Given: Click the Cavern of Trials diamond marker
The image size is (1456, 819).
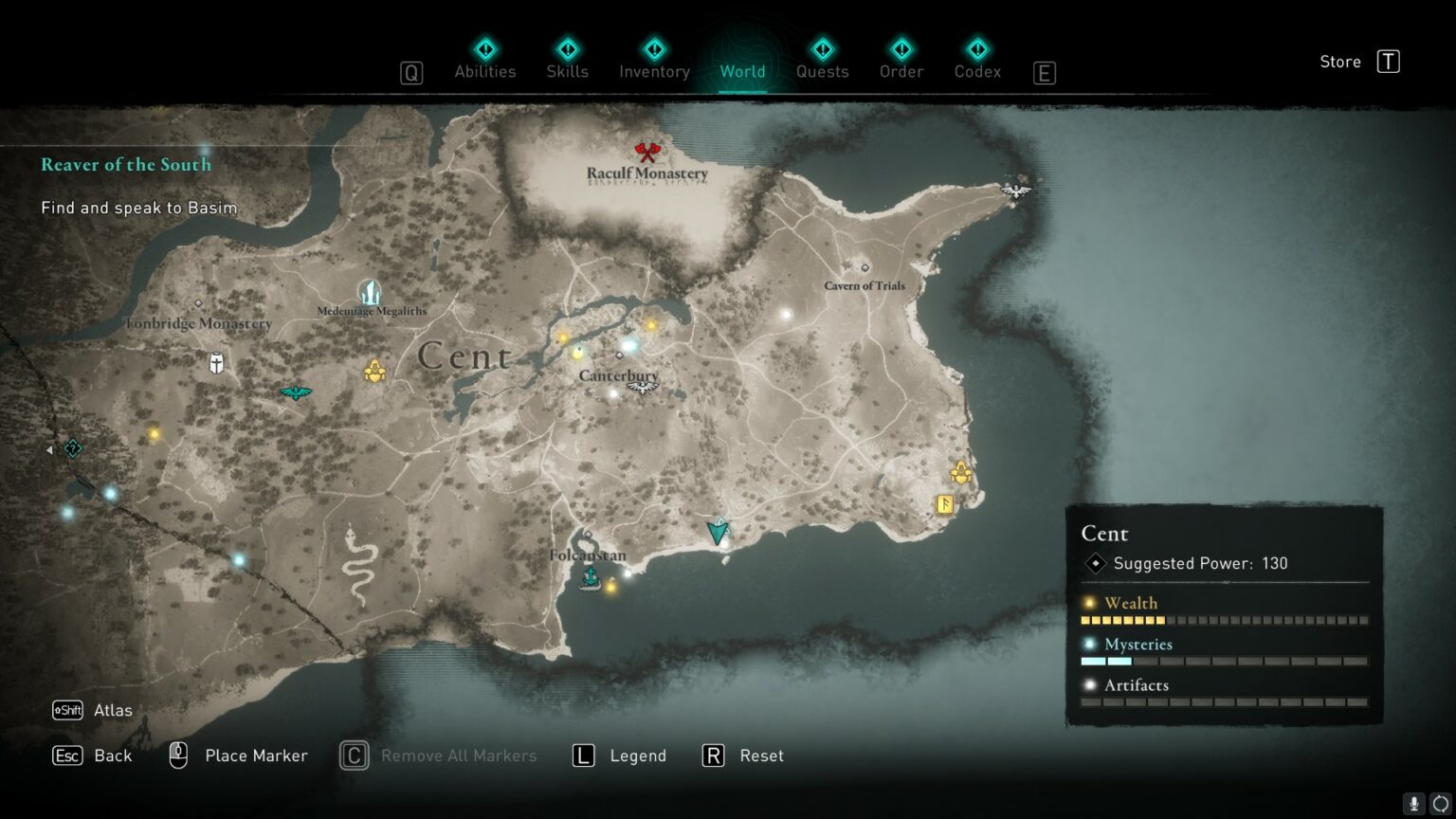Looking at the screenshot, I should [864, 267].
